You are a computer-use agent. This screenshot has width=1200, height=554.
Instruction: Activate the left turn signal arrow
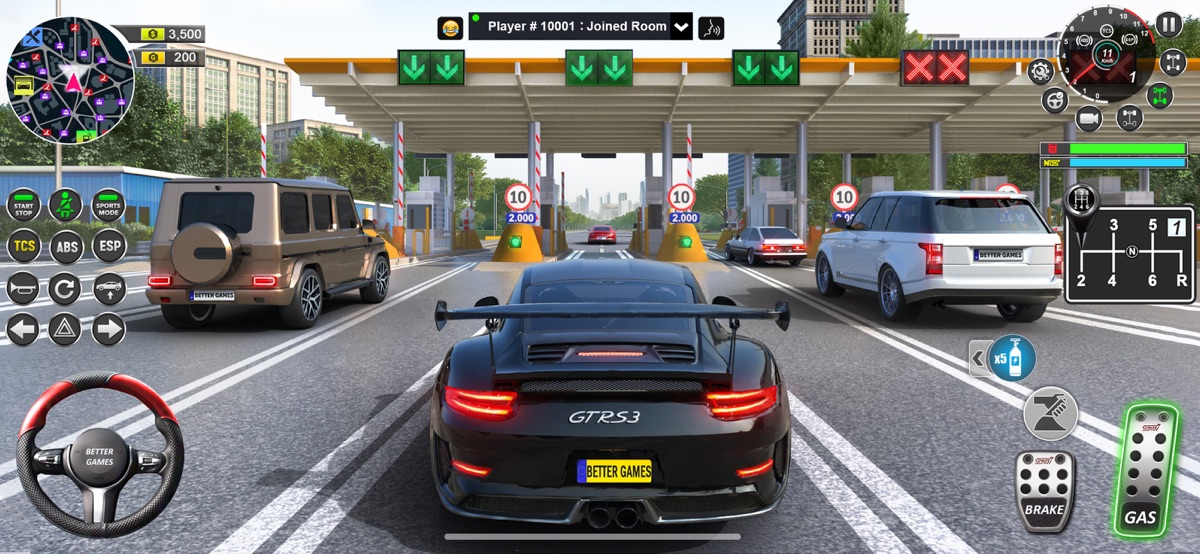[22, 329]
